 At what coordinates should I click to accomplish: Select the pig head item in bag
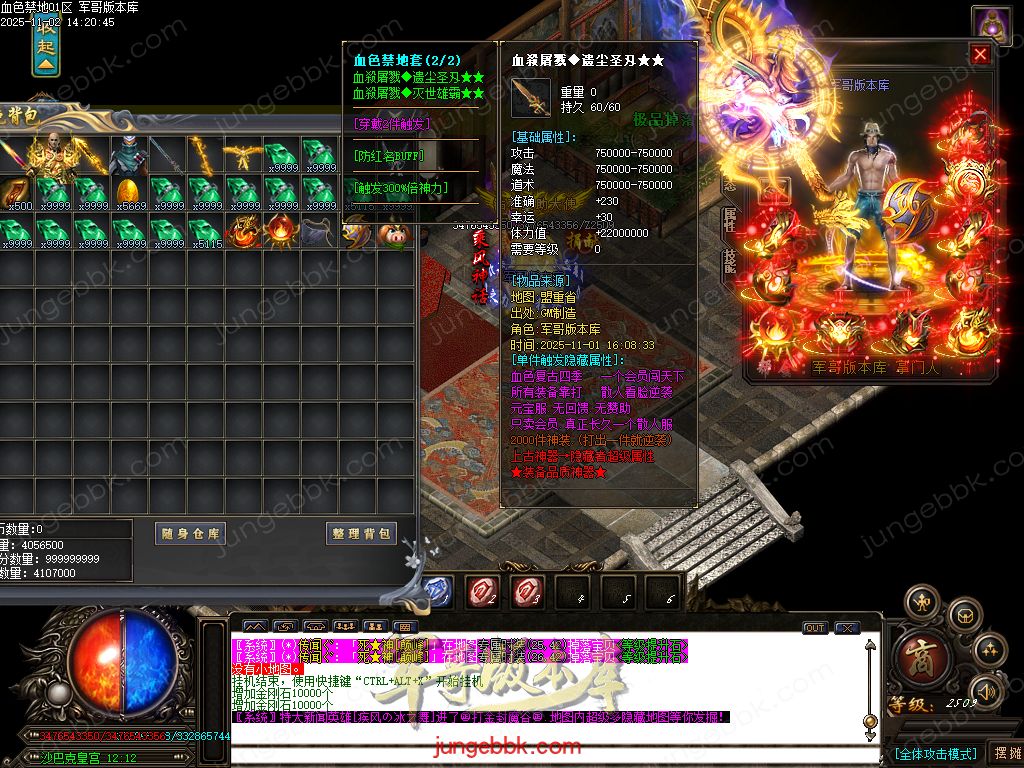point(392,232)
